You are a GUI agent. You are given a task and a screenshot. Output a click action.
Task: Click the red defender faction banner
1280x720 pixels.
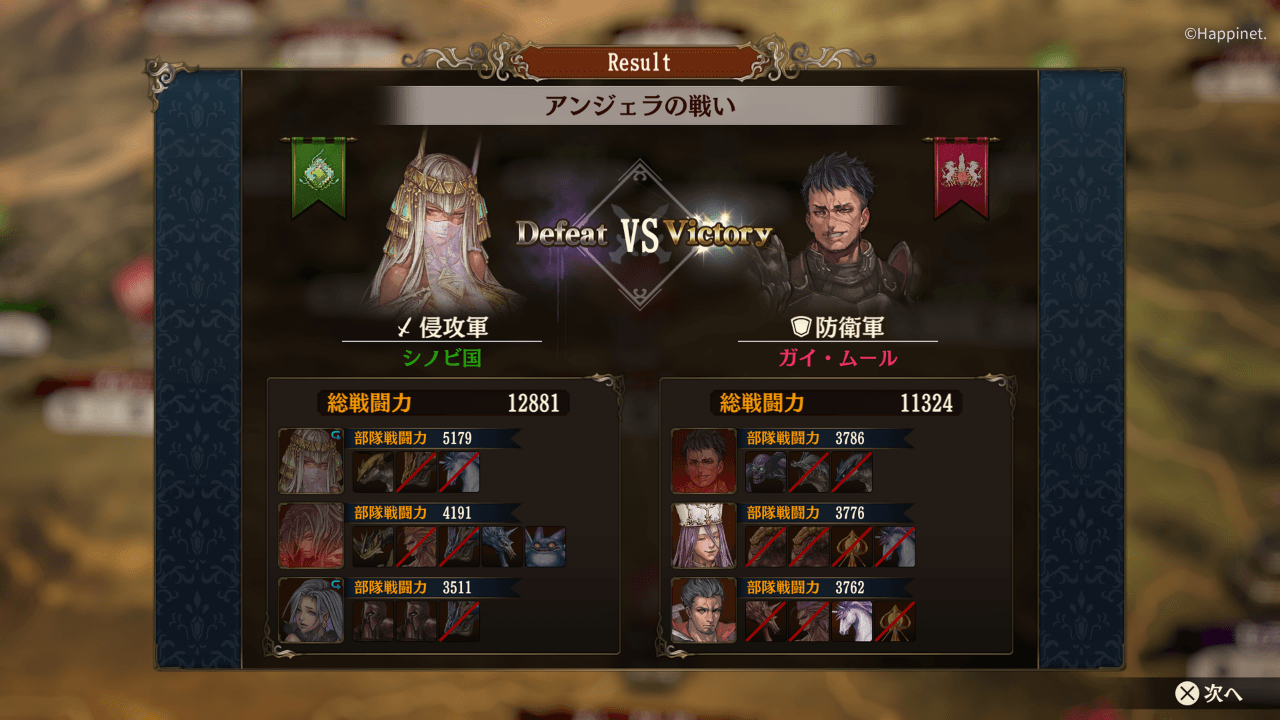960,177
